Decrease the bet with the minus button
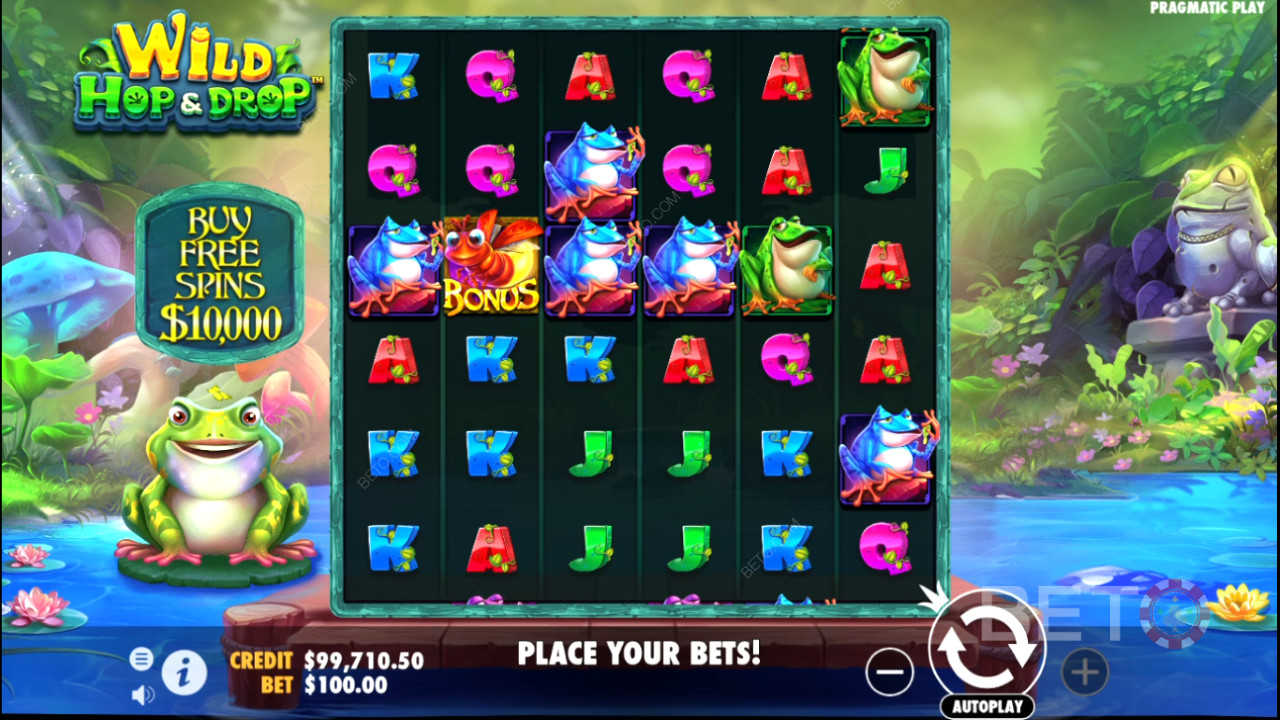The width and height of the screenshot is (1280, 720). pos(889,672)
